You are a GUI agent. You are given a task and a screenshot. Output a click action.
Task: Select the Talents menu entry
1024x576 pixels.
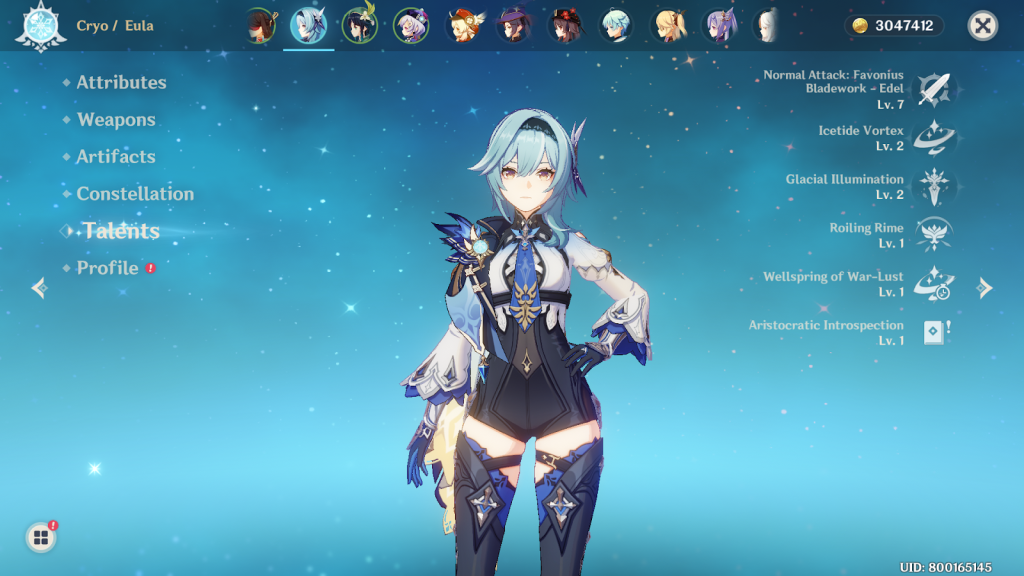[x=121, y=231]
